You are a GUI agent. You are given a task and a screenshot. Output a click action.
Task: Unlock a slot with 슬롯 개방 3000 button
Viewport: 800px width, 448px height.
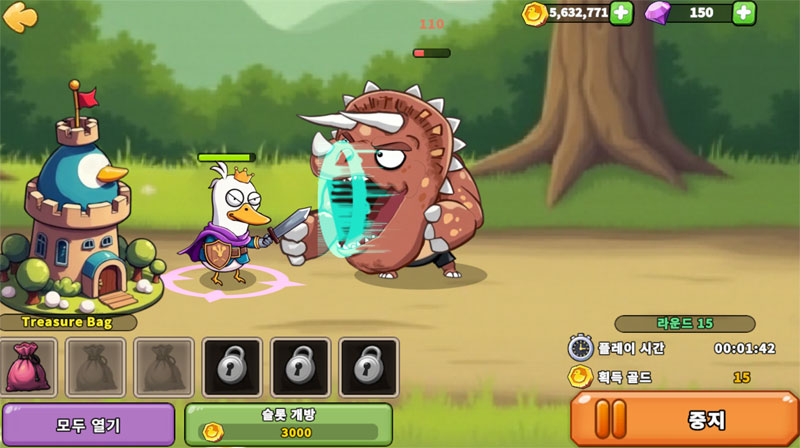[288, 424]
